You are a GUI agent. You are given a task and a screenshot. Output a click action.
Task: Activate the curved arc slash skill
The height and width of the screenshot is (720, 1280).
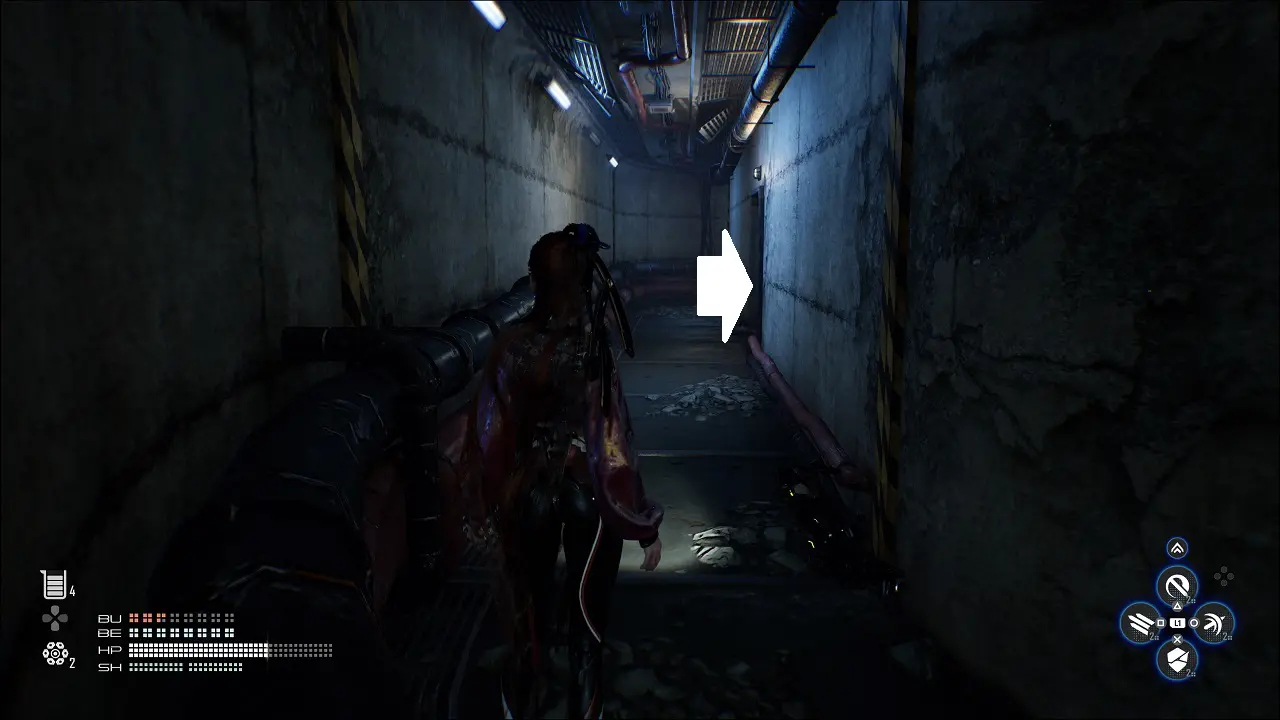click(x=1214, y=623)
